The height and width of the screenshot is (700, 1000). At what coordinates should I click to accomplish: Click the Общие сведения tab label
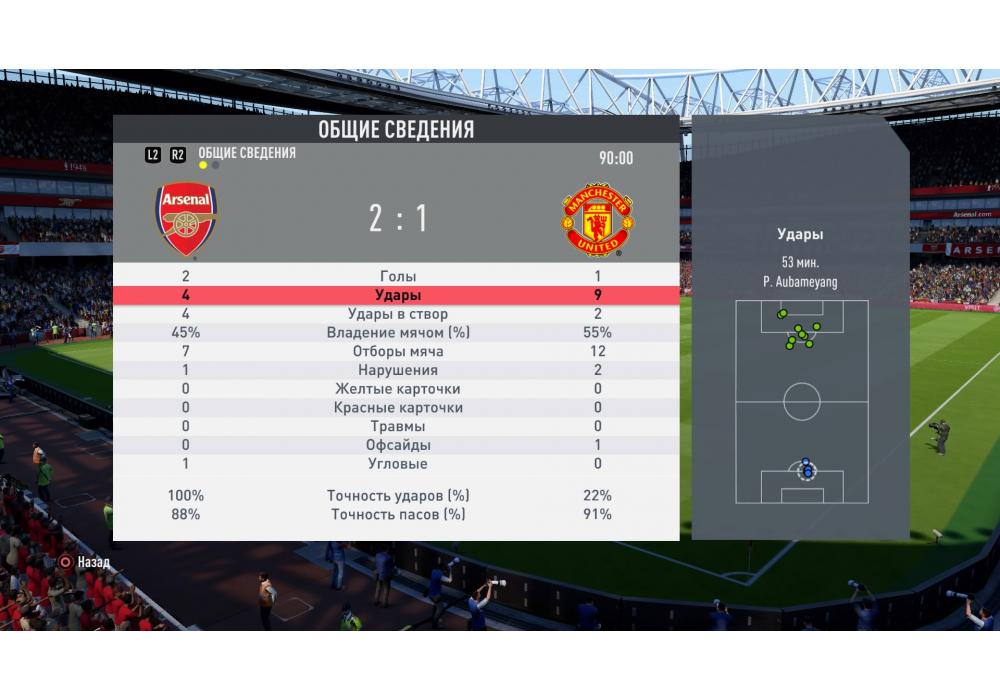pos(247,153)
